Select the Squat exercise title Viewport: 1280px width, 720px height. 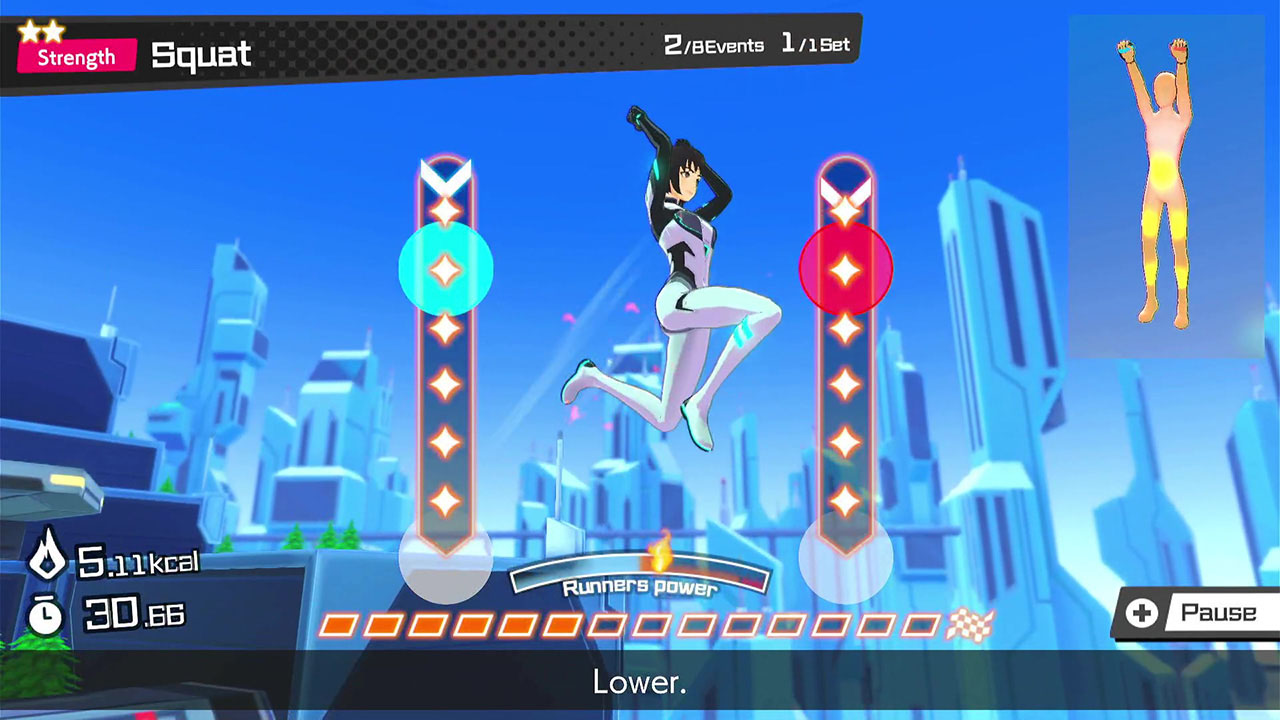coord(200,56)
